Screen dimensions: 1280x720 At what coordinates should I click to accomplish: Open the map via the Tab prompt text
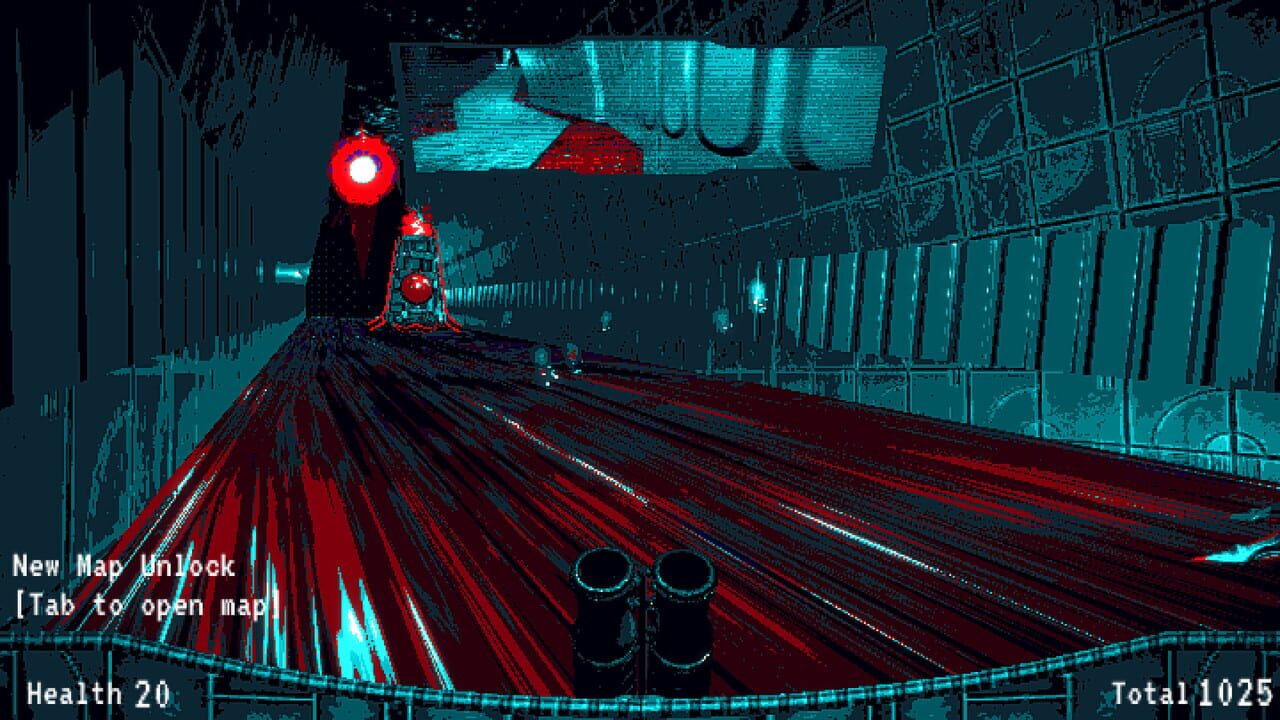pos(140,605)
